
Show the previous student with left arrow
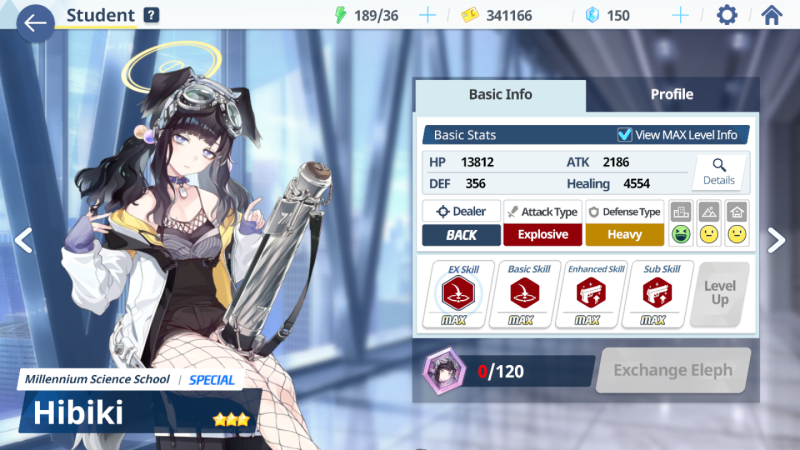coord(23,239)
